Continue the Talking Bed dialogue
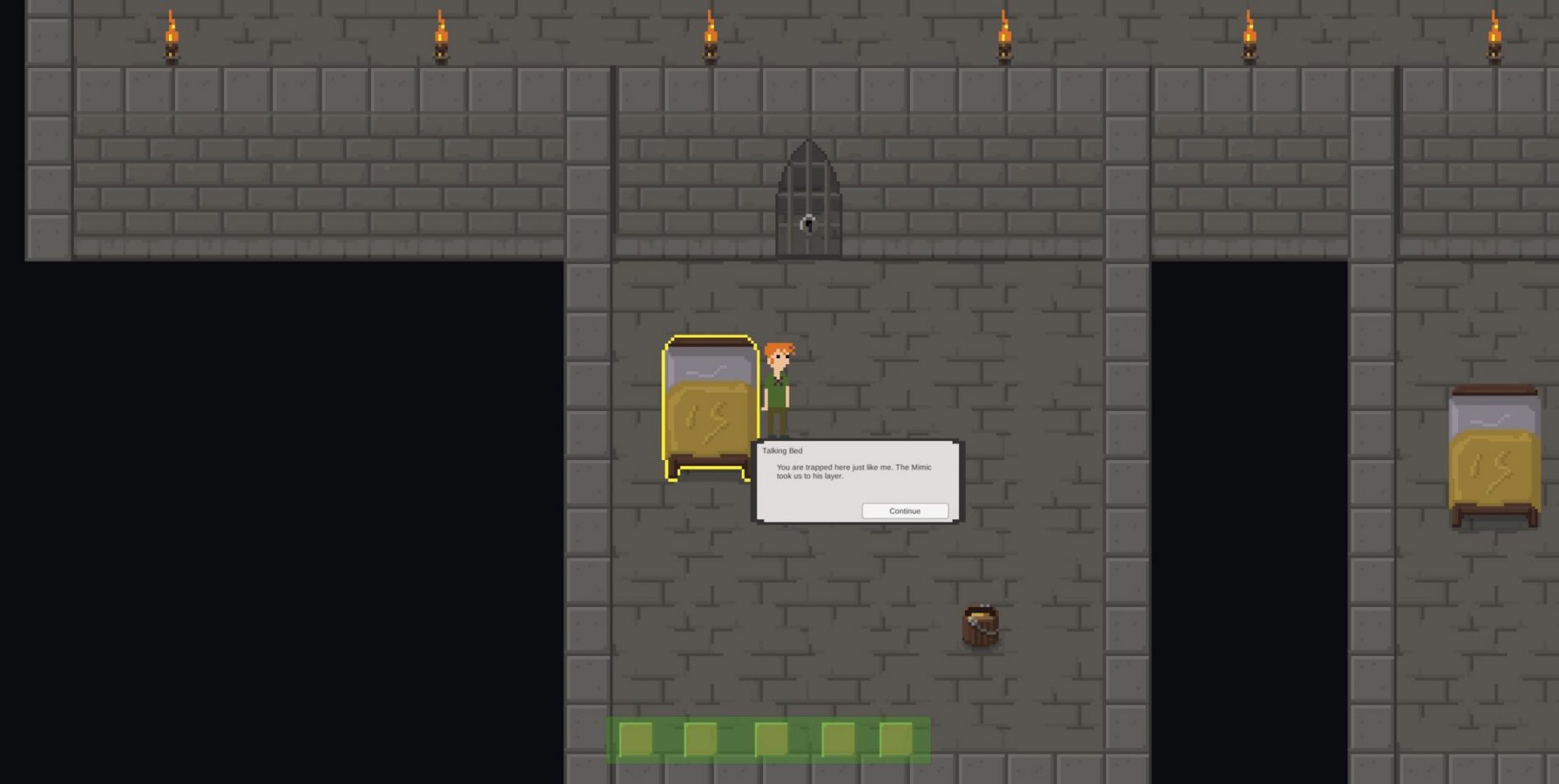The width and height of the screenshot is (1559, 784). click(904, 511)
